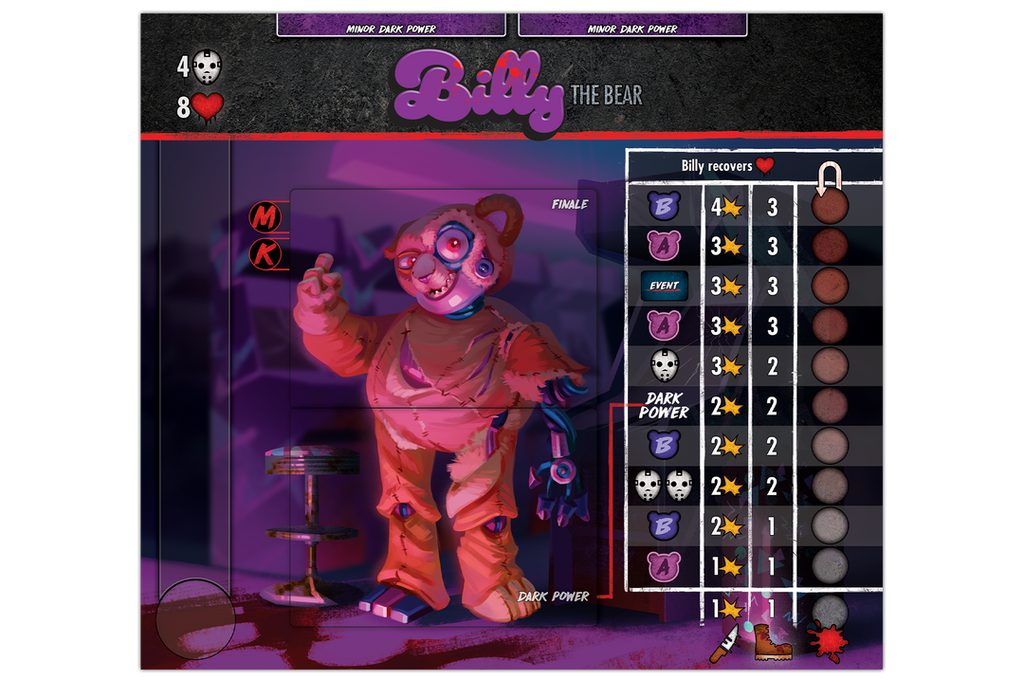Click the knife icon under the track
Viewport: 1024px width, 683px height.
point(725,642)
